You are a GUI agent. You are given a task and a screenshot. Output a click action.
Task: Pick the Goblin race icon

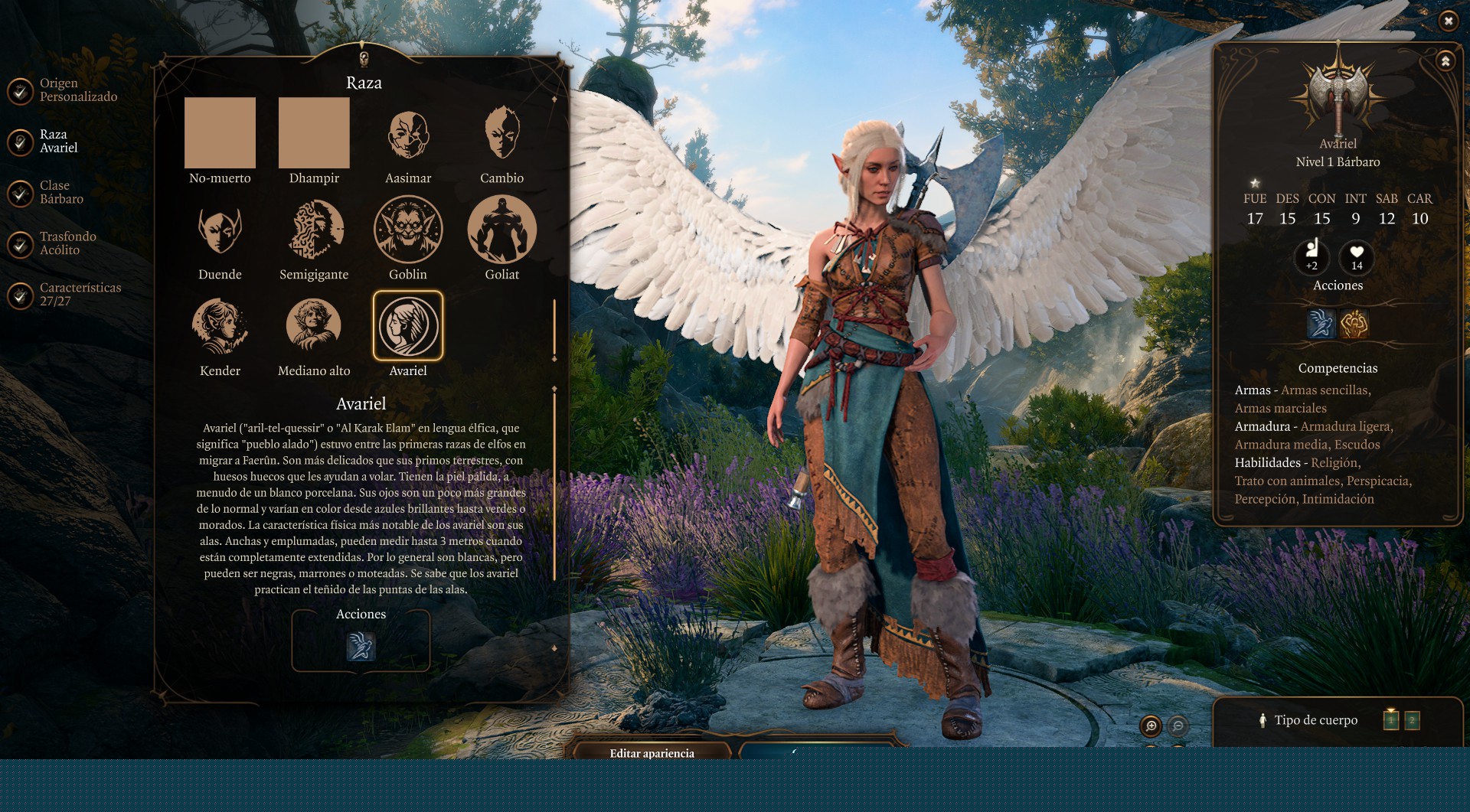click(408, 230)
